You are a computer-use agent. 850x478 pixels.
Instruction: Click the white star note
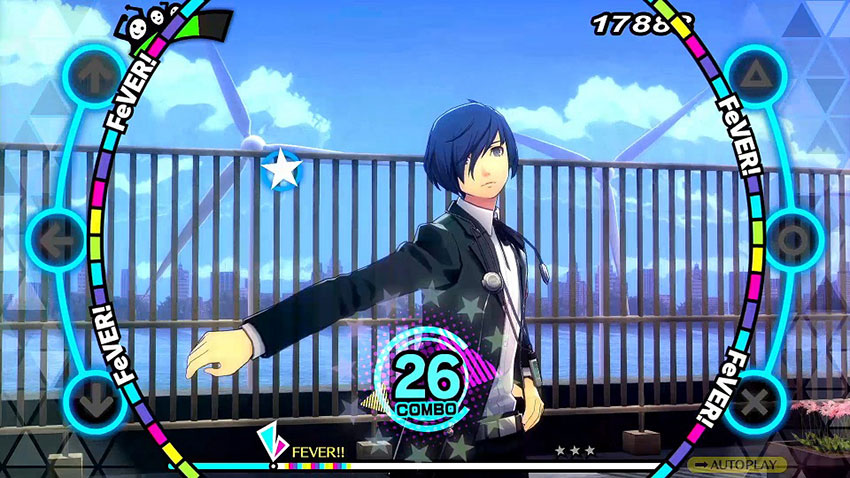pyautogui.click(x=280, y=169)
